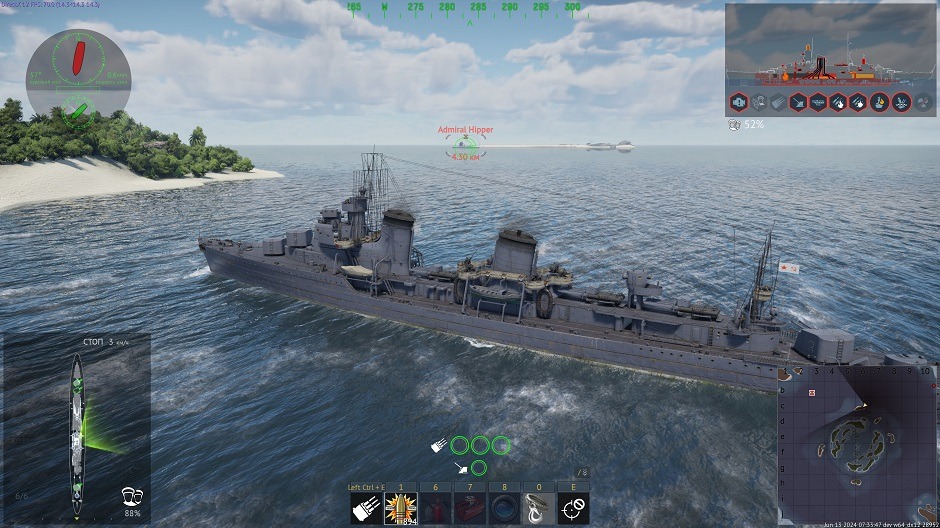Viewport: 940px width, 528px height.
Task: Click the Admiral Hipper target marker
Action: click(x=465, y=146)
